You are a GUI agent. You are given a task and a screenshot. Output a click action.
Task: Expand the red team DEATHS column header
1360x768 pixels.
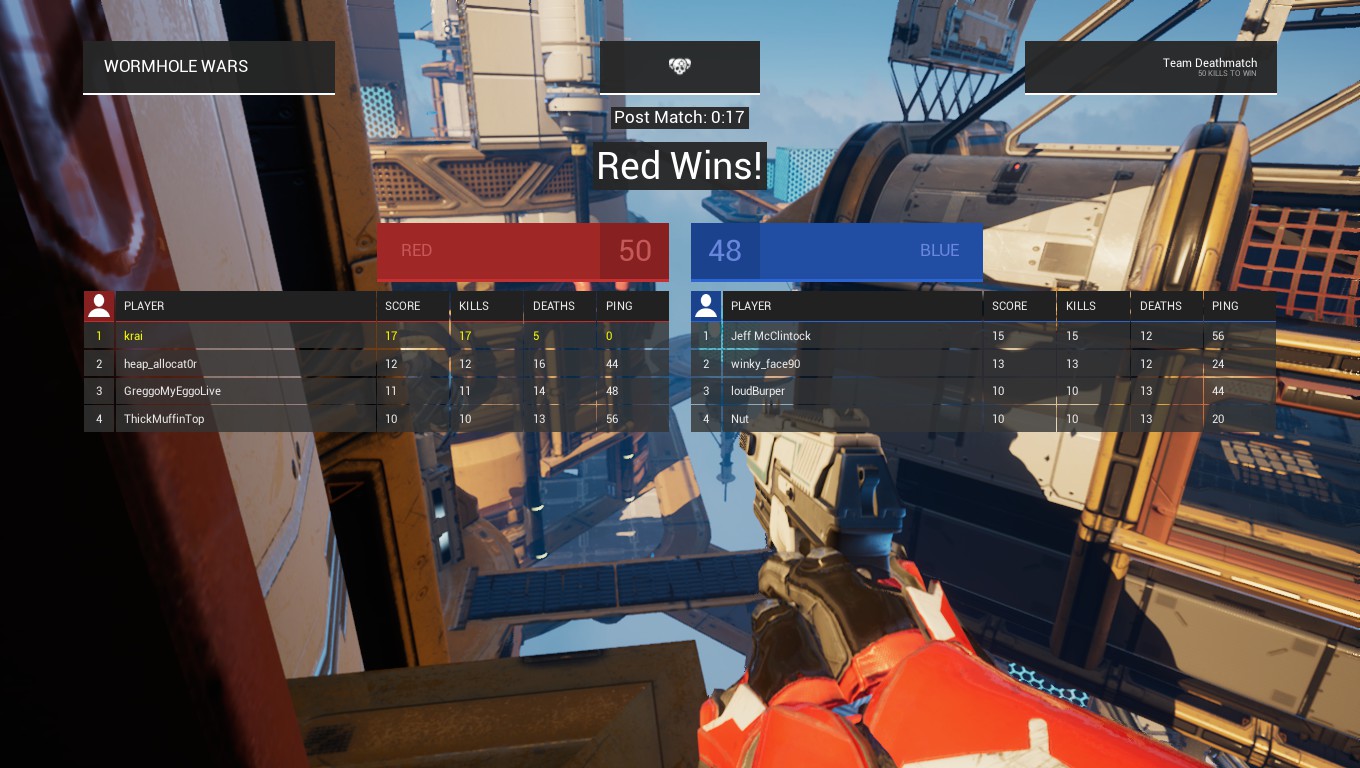553,306
